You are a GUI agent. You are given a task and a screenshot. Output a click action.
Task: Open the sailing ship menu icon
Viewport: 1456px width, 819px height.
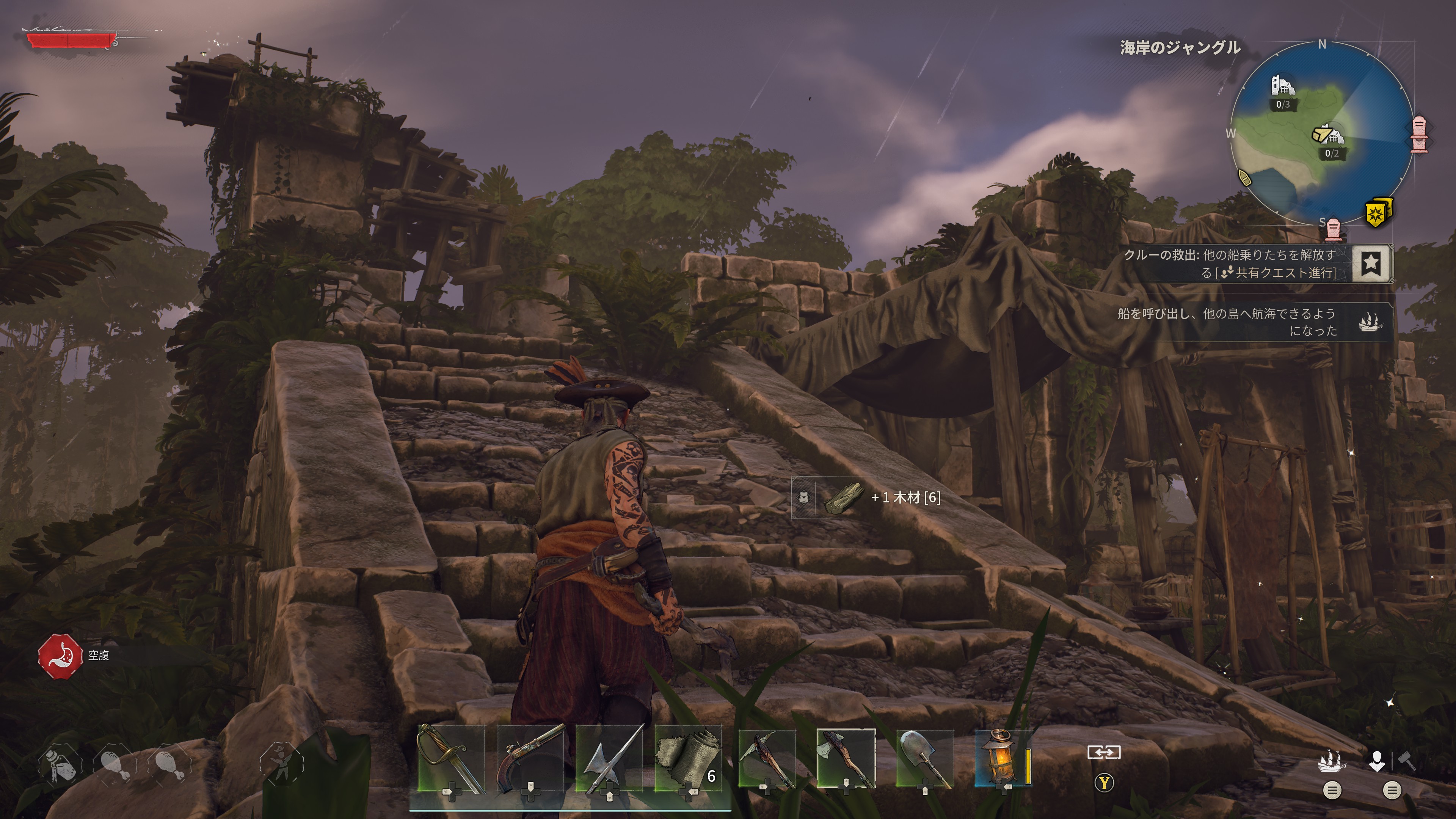click(x=1332, y=761)
